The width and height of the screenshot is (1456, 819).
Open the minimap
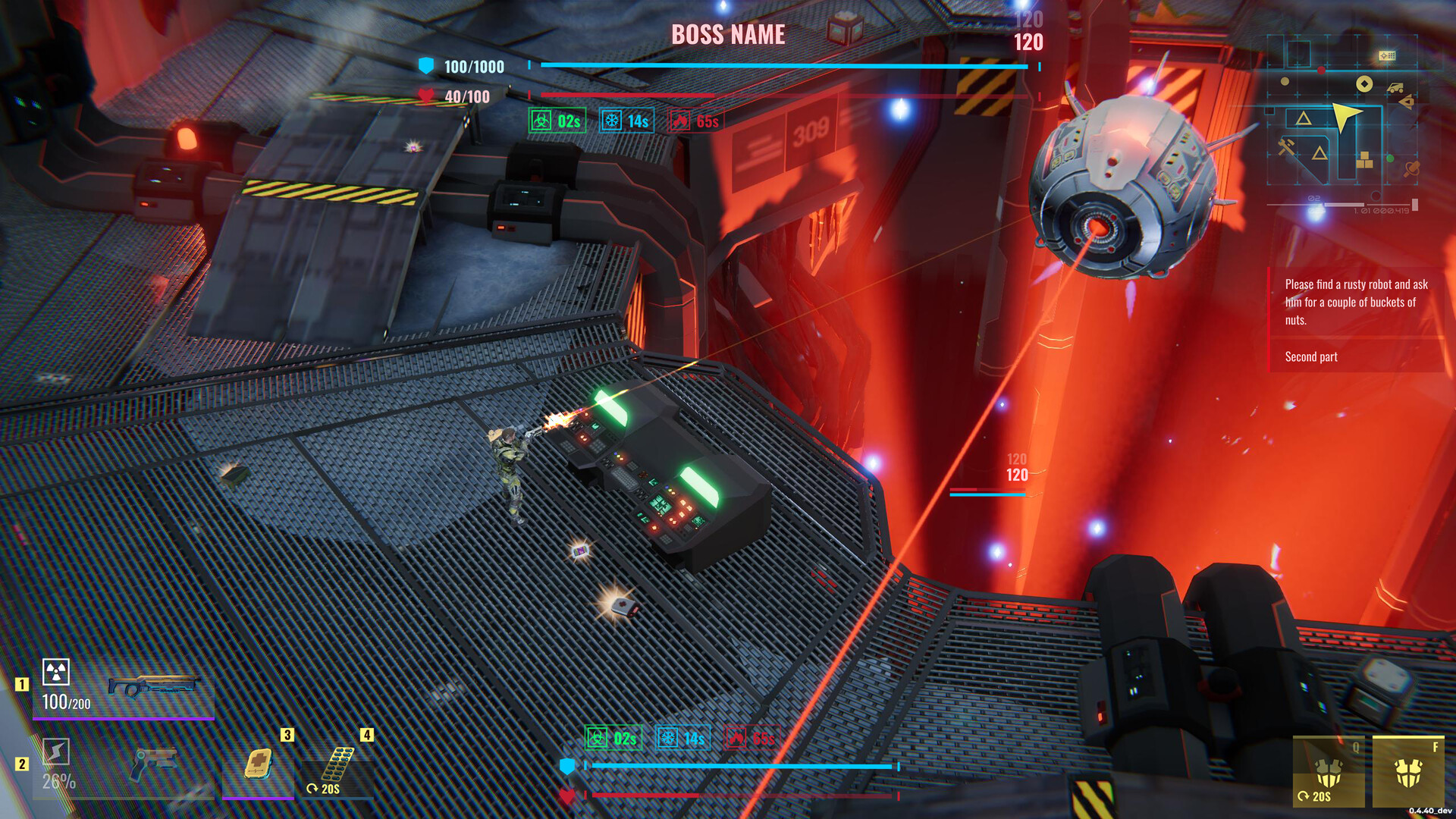pos(1342,121)
